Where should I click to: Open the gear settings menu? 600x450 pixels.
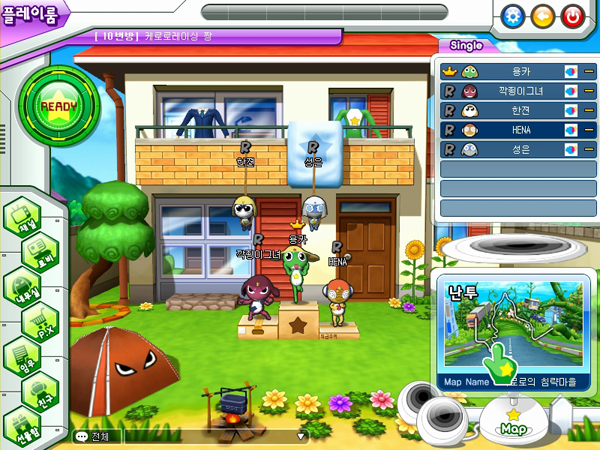pos(513,16)
